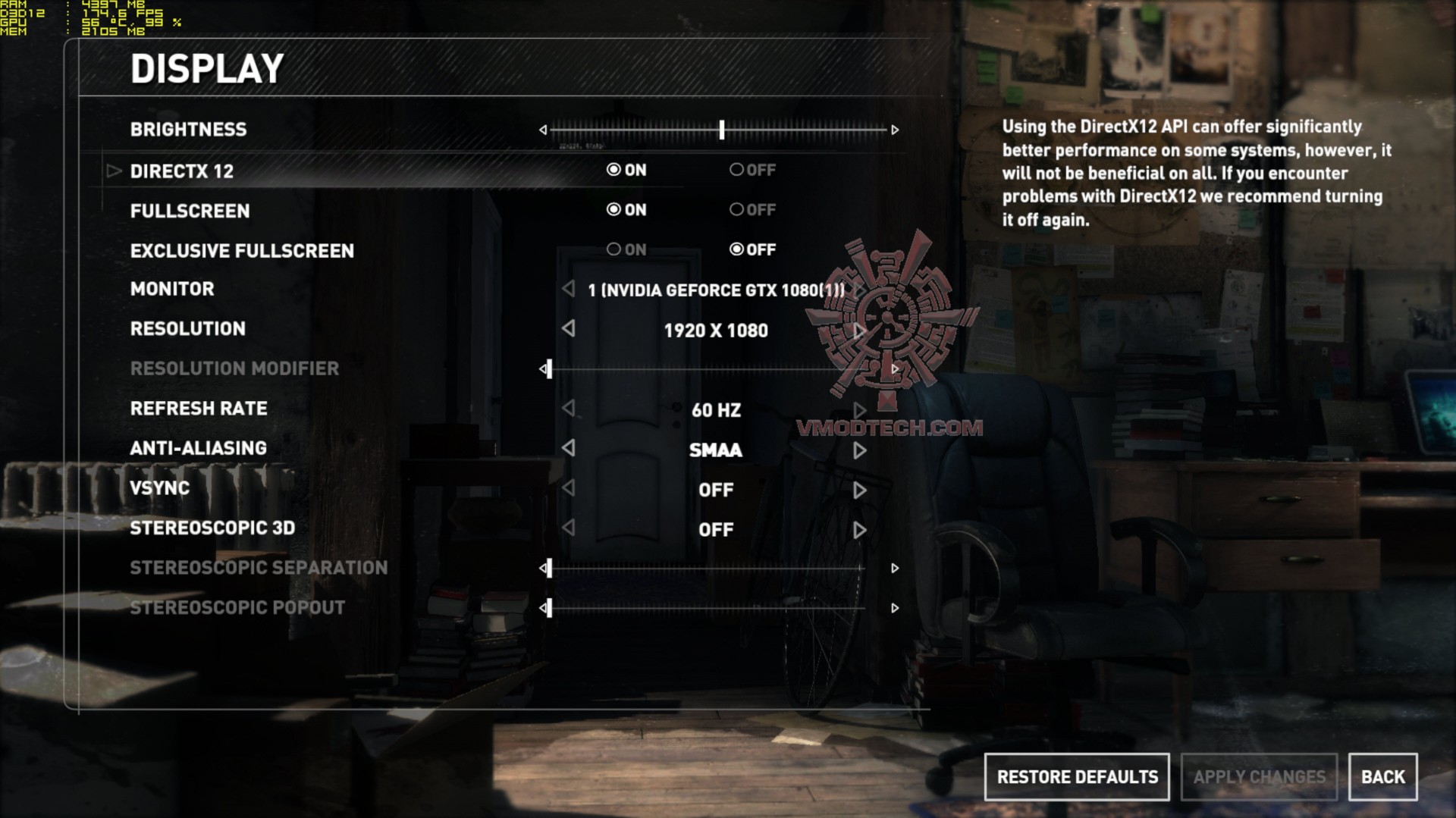This screenshot has width=1456, height=818.
Task: Click the Brightness slider handle
Action: pyautogui.click(x=722, y=130)
